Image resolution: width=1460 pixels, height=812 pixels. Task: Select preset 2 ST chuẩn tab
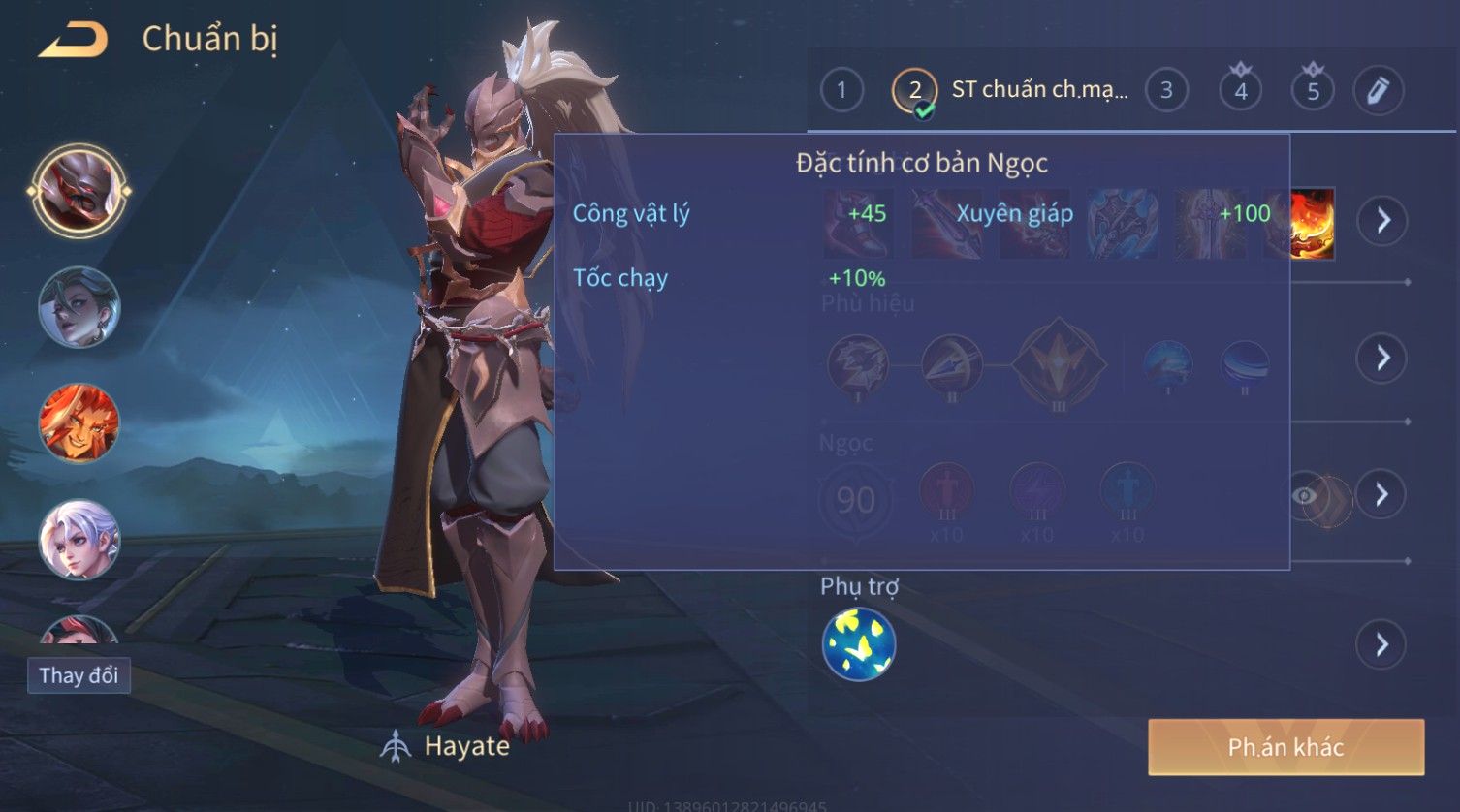[x=1008, y=91]
